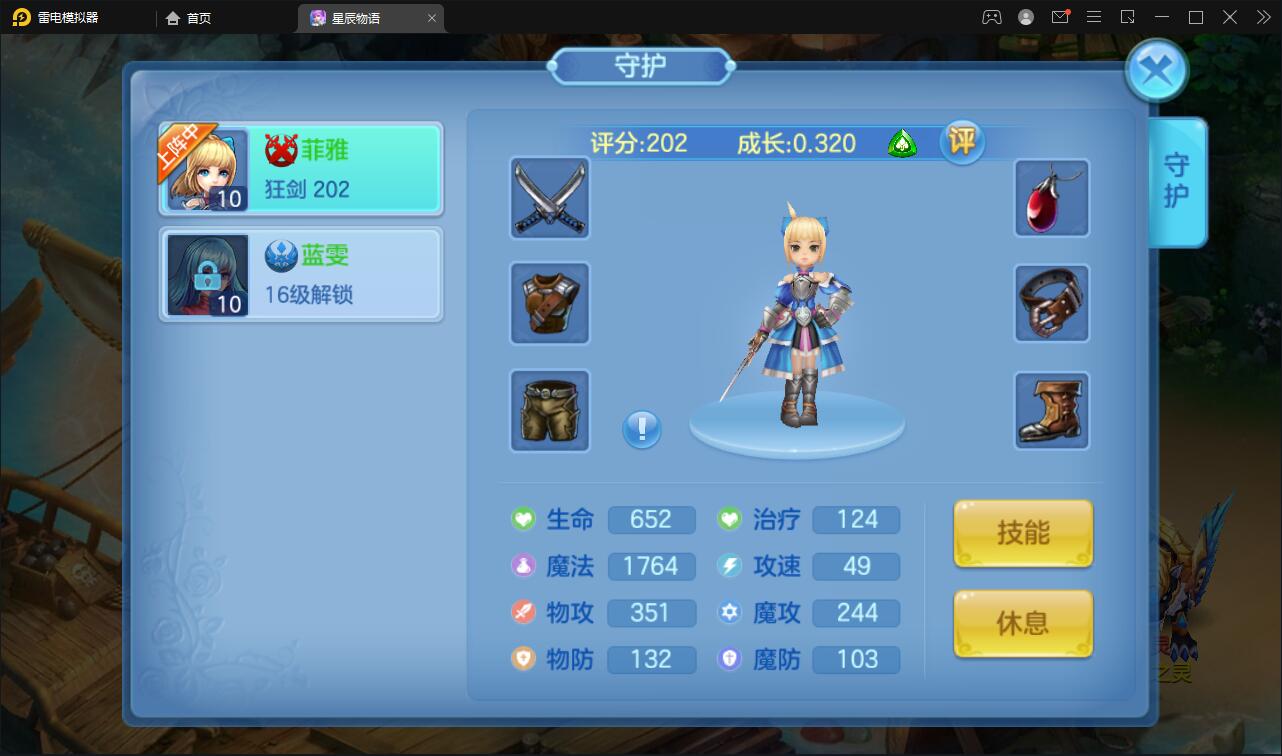Image resolution: width=1282 pixels, height=756 pixels.
Task: Open the boots equipment slot
Action: point(1052,410)
